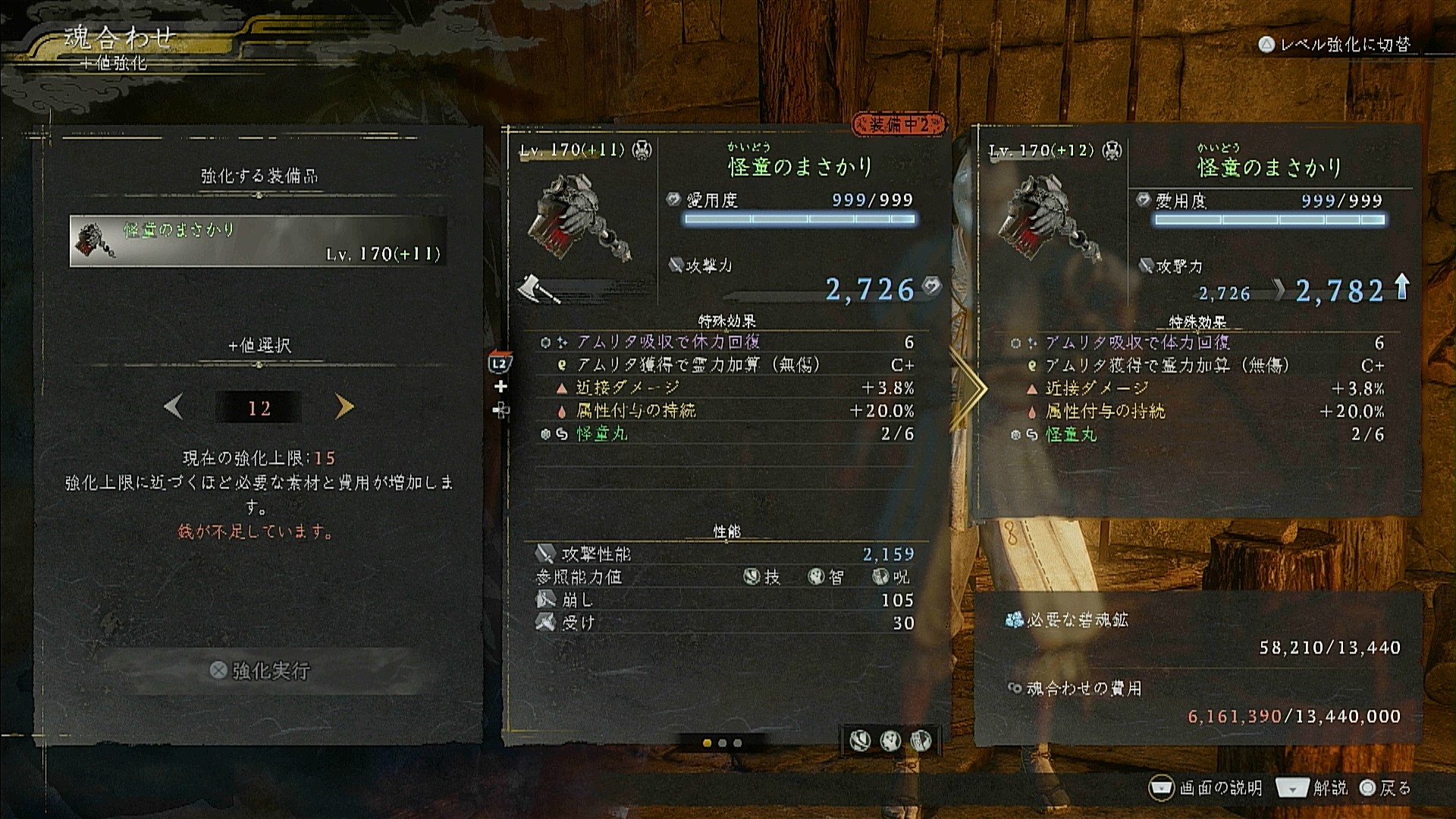Show the 解説 details
This screenshot has height=819, width=1456.
pos(1313,788)
